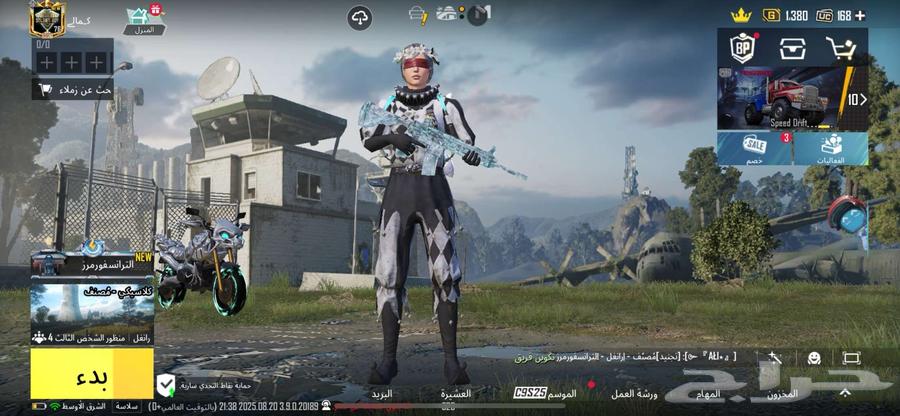Open the SALE discount offers

pyautogui.click(x=755, y=148)
